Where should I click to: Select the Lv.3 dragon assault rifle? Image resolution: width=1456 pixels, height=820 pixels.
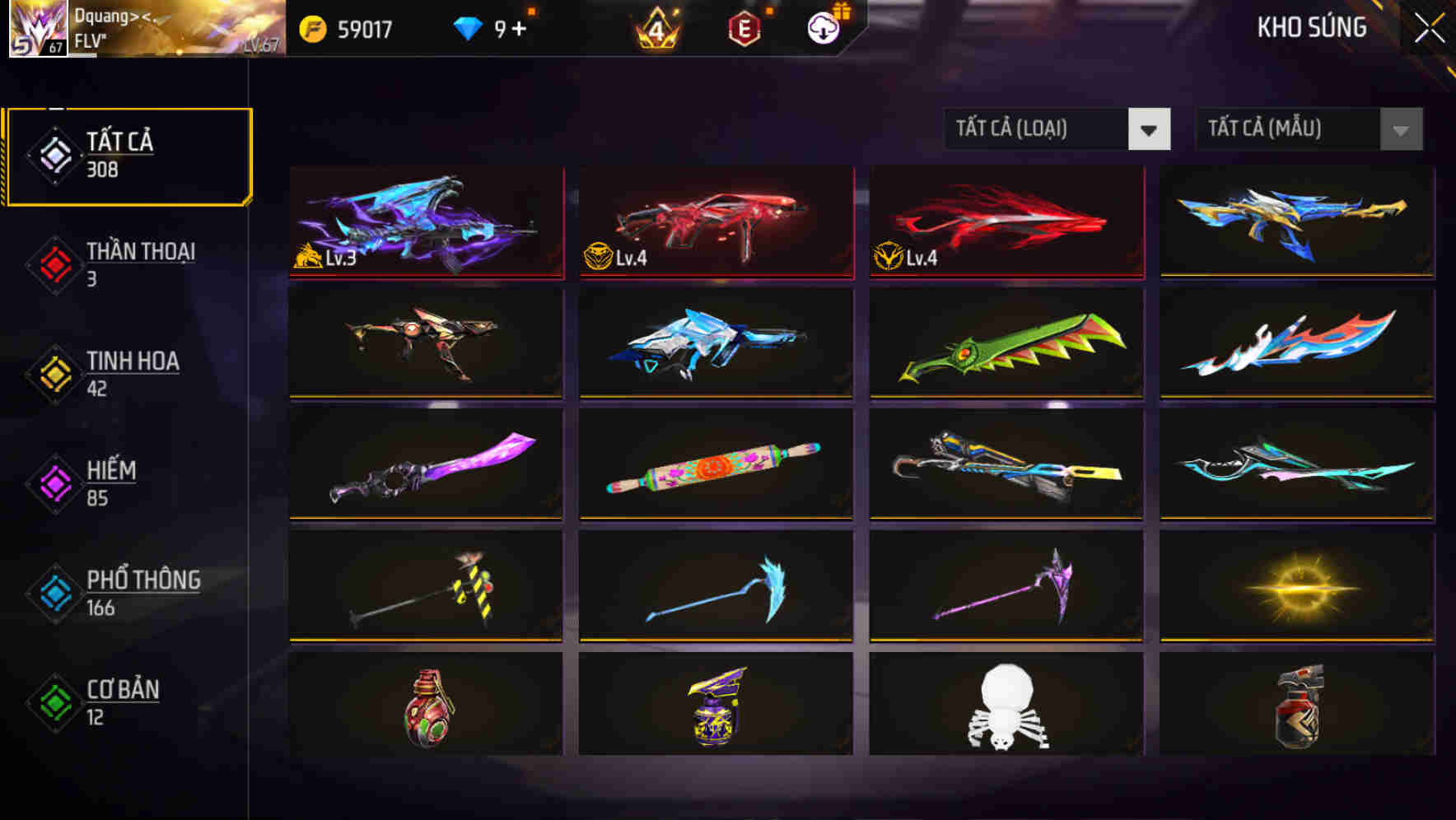tap(426, 222)
